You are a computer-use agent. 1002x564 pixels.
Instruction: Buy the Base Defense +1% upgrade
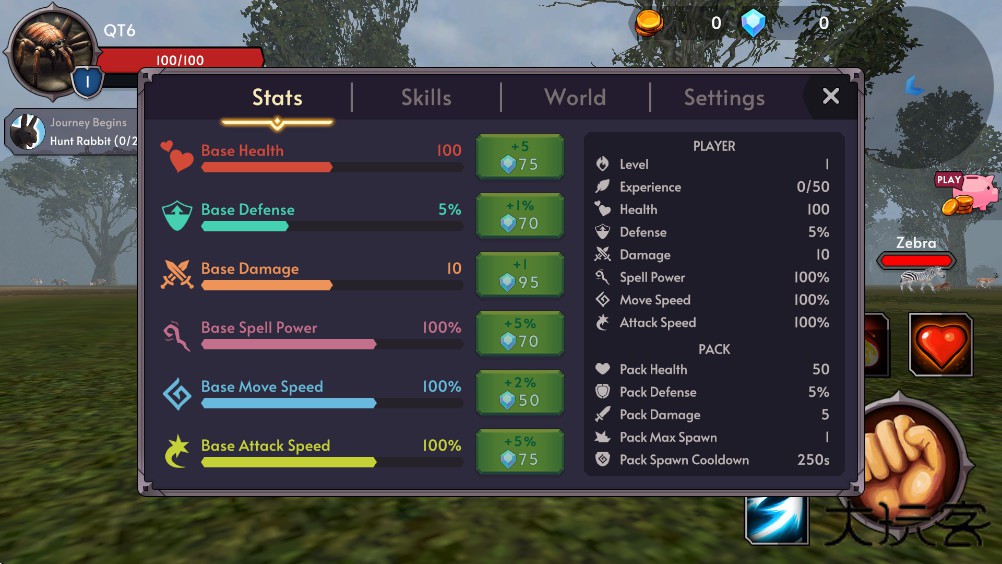click(x=519, y=216)
